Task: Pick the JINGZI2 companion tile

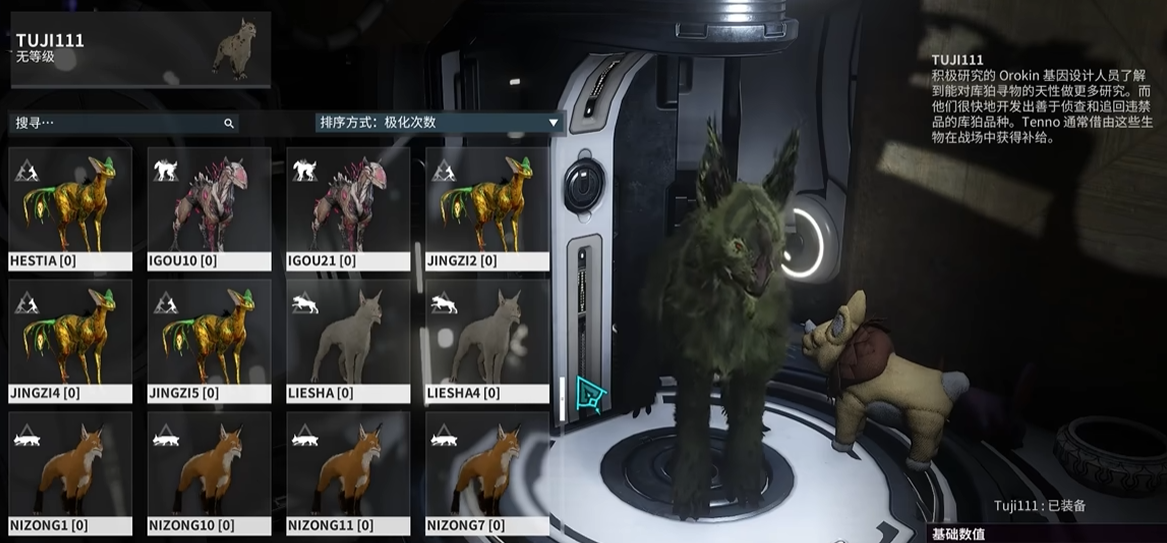Action: pyautogui.click(x=487, y=209)
